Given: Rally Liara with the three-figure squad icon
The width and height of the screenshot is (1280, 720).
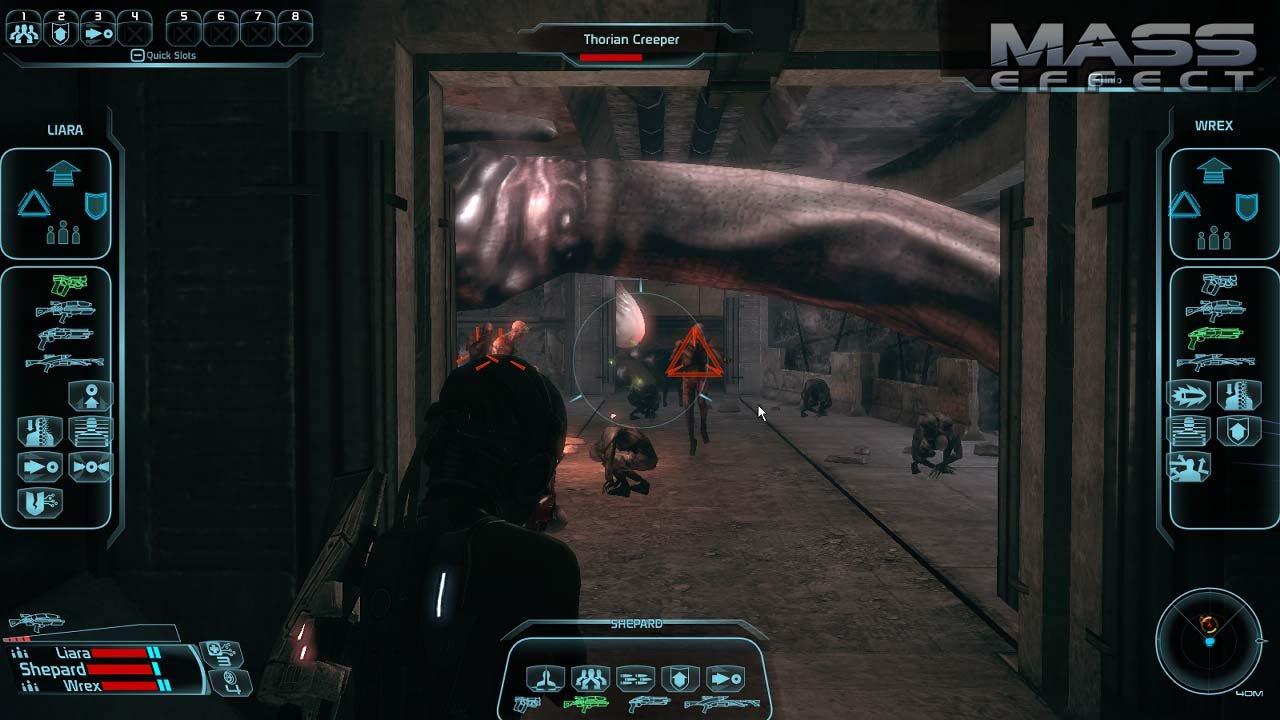Looking at the screenshot, I should coord(63,235).
